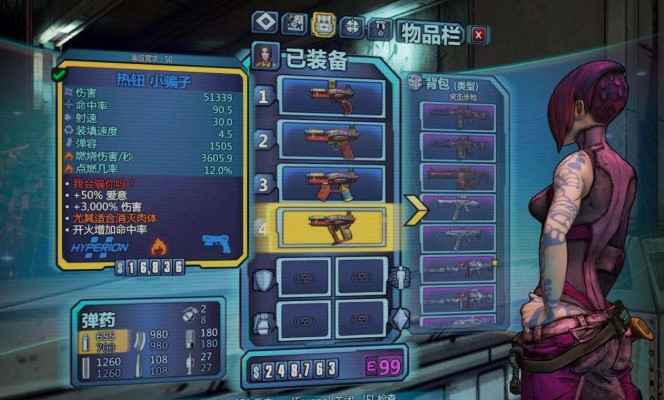
Task: Select the starred rifle in the backpack
Action: pyautogui.click(x=458, y=268)
